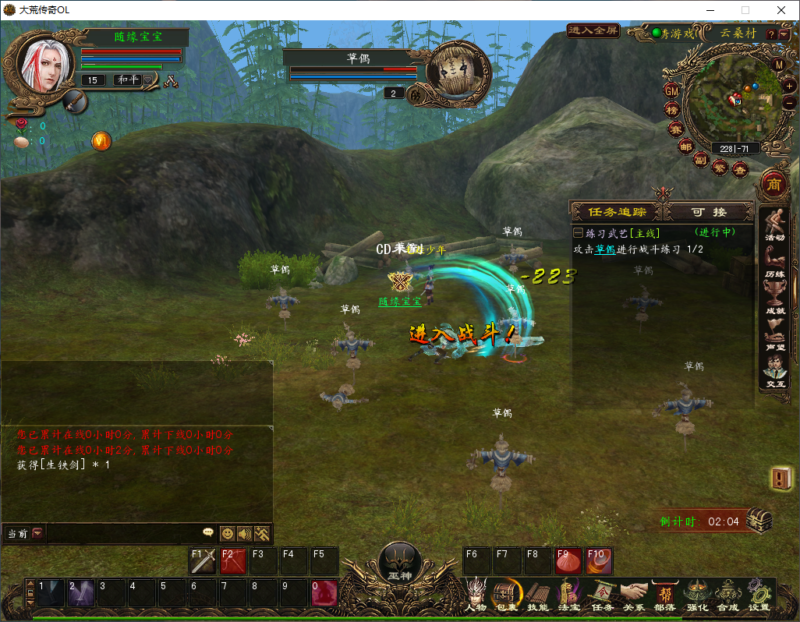Open the 活动 events side icon

775,225
